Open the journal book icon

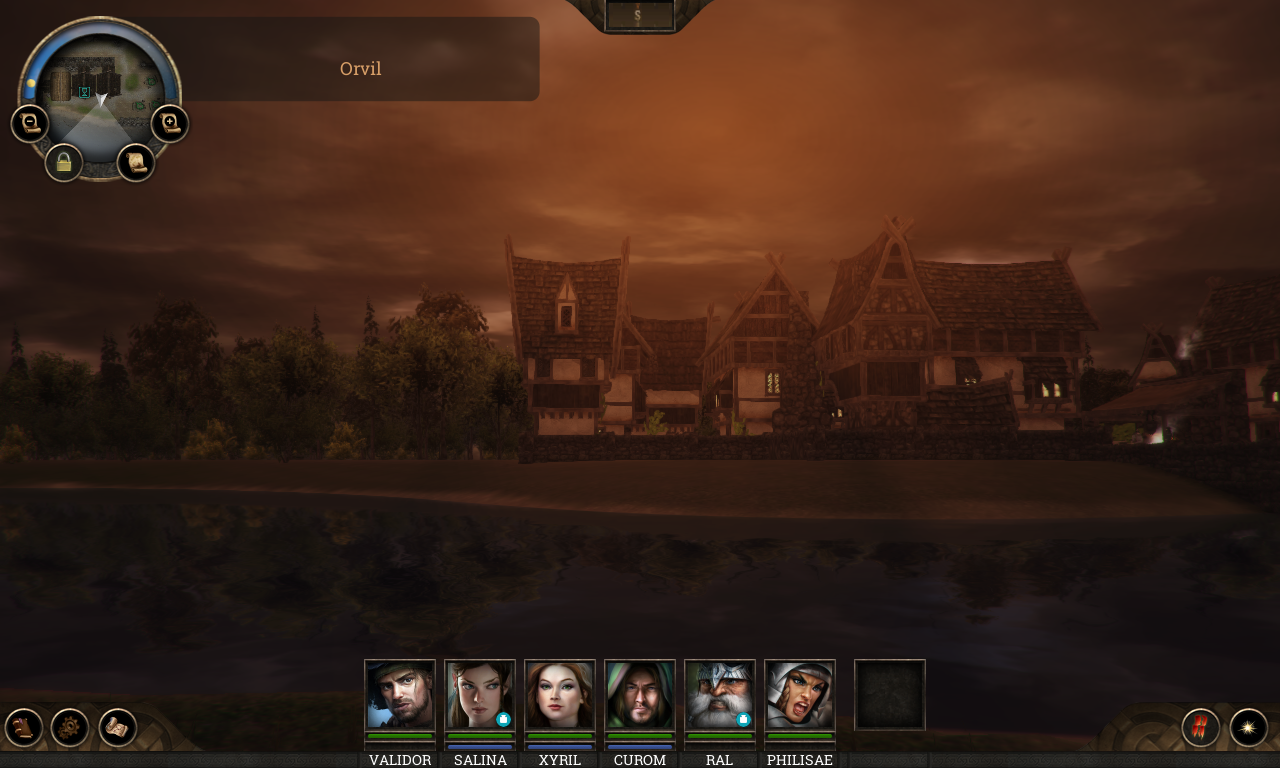pyautogui.click(x=22, y=726)
